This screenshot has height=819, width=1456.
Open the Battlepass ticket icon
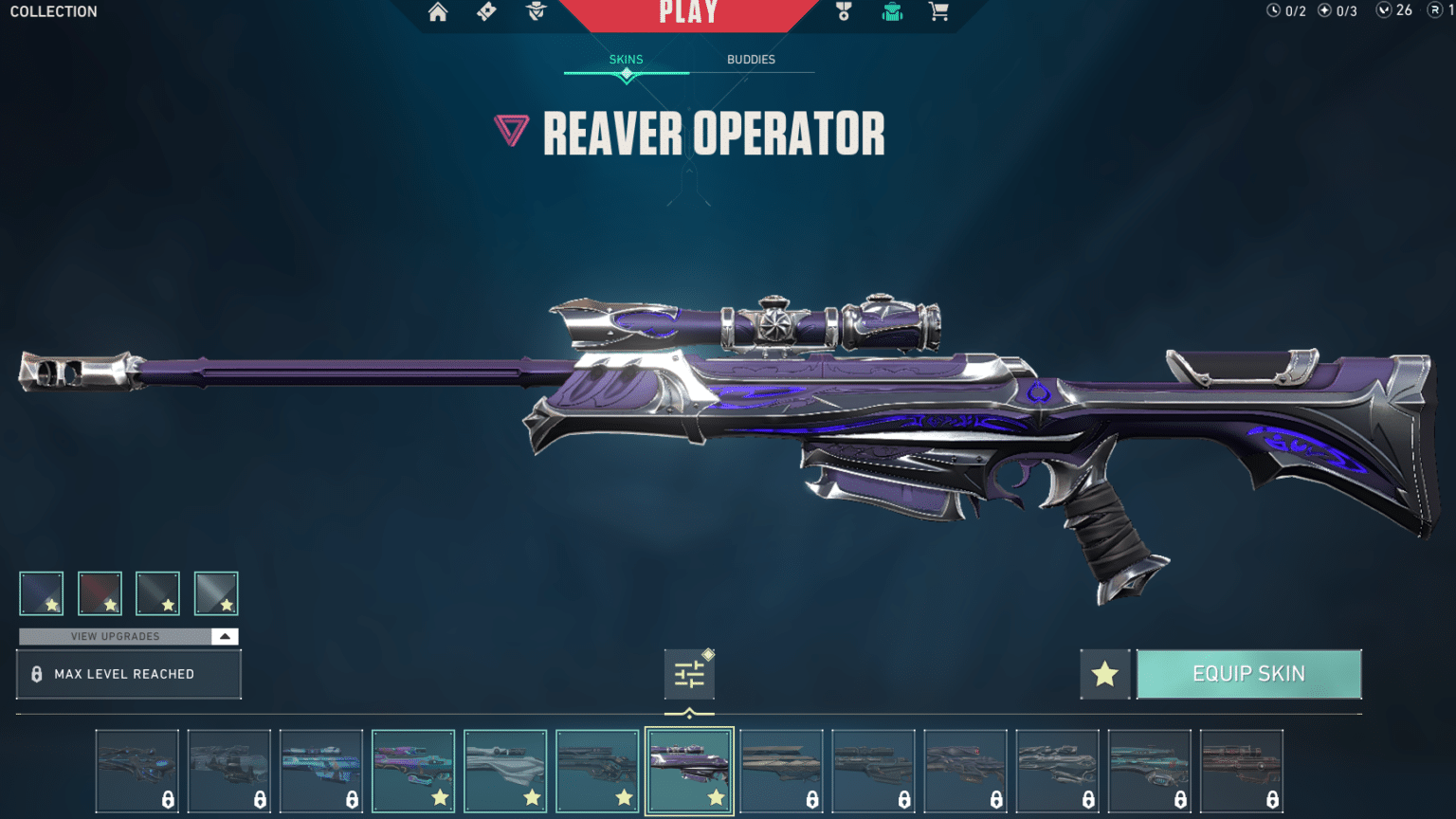[485, 13]
